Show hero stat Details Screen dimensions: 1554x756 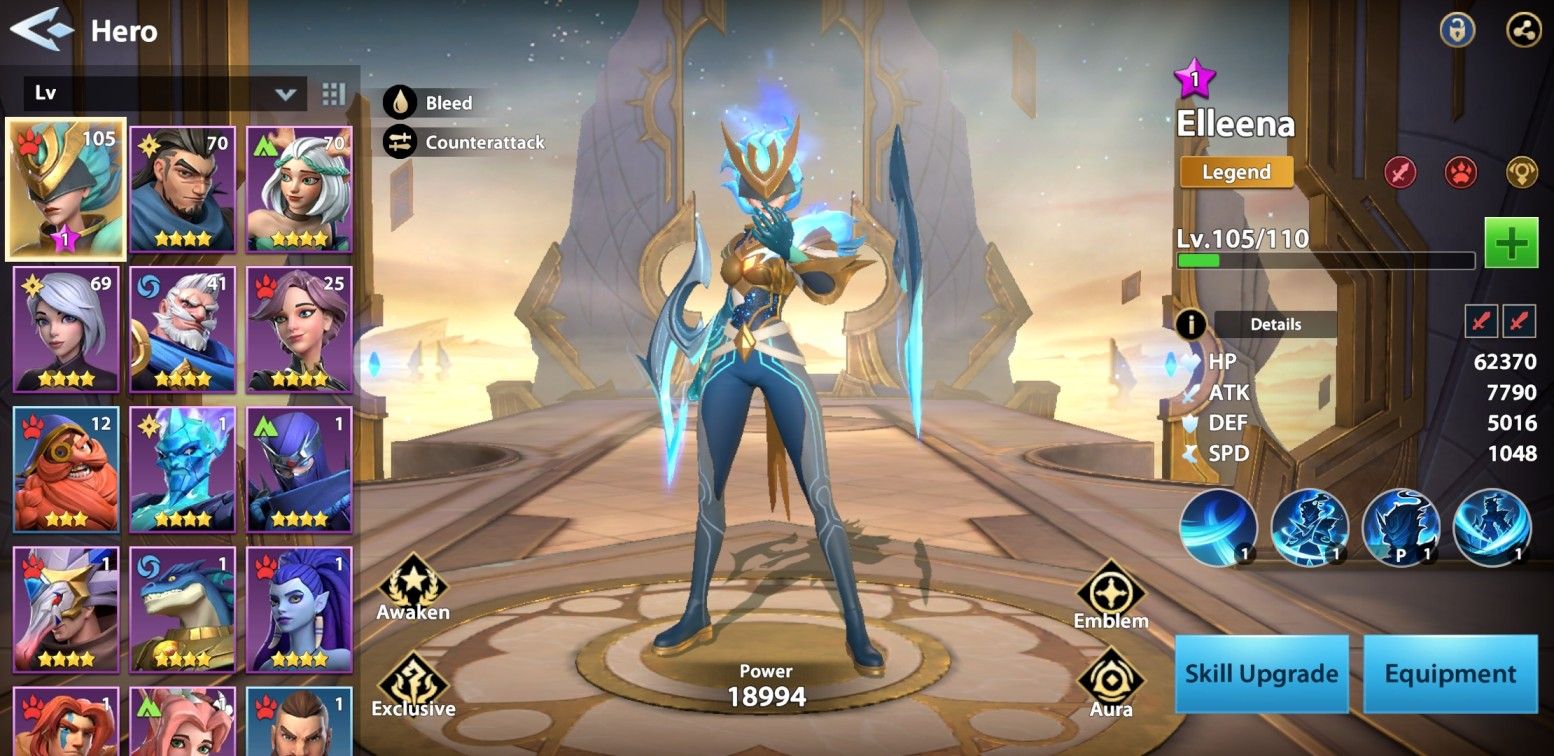1275,324
